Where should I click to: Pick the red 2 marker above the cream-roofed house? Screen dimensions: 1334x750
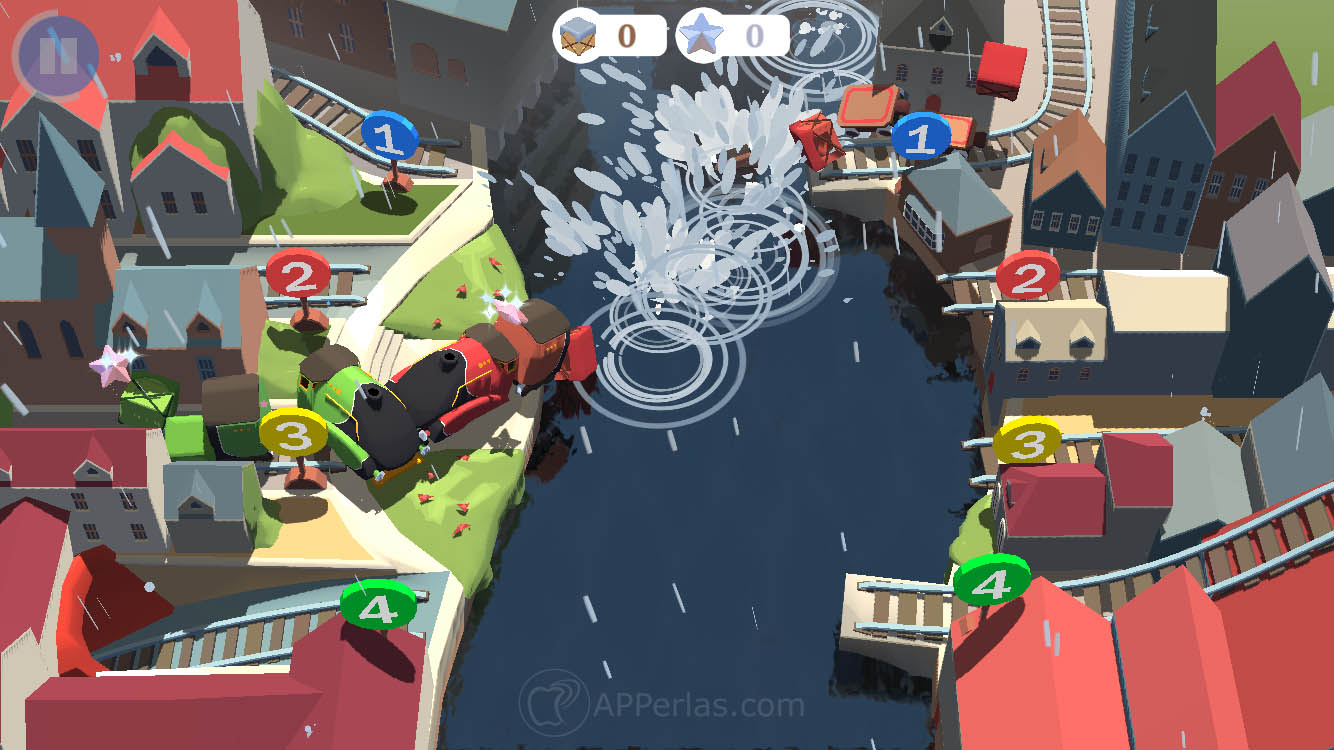pyautogui.click(x=1028, y=276)
